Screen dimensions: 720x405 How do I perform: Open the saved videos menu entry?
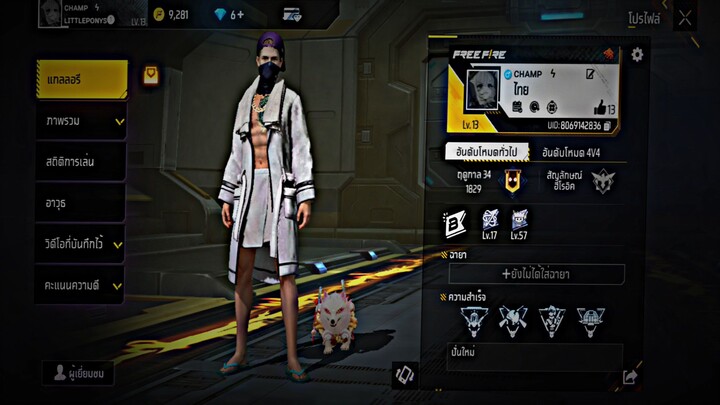80,244
